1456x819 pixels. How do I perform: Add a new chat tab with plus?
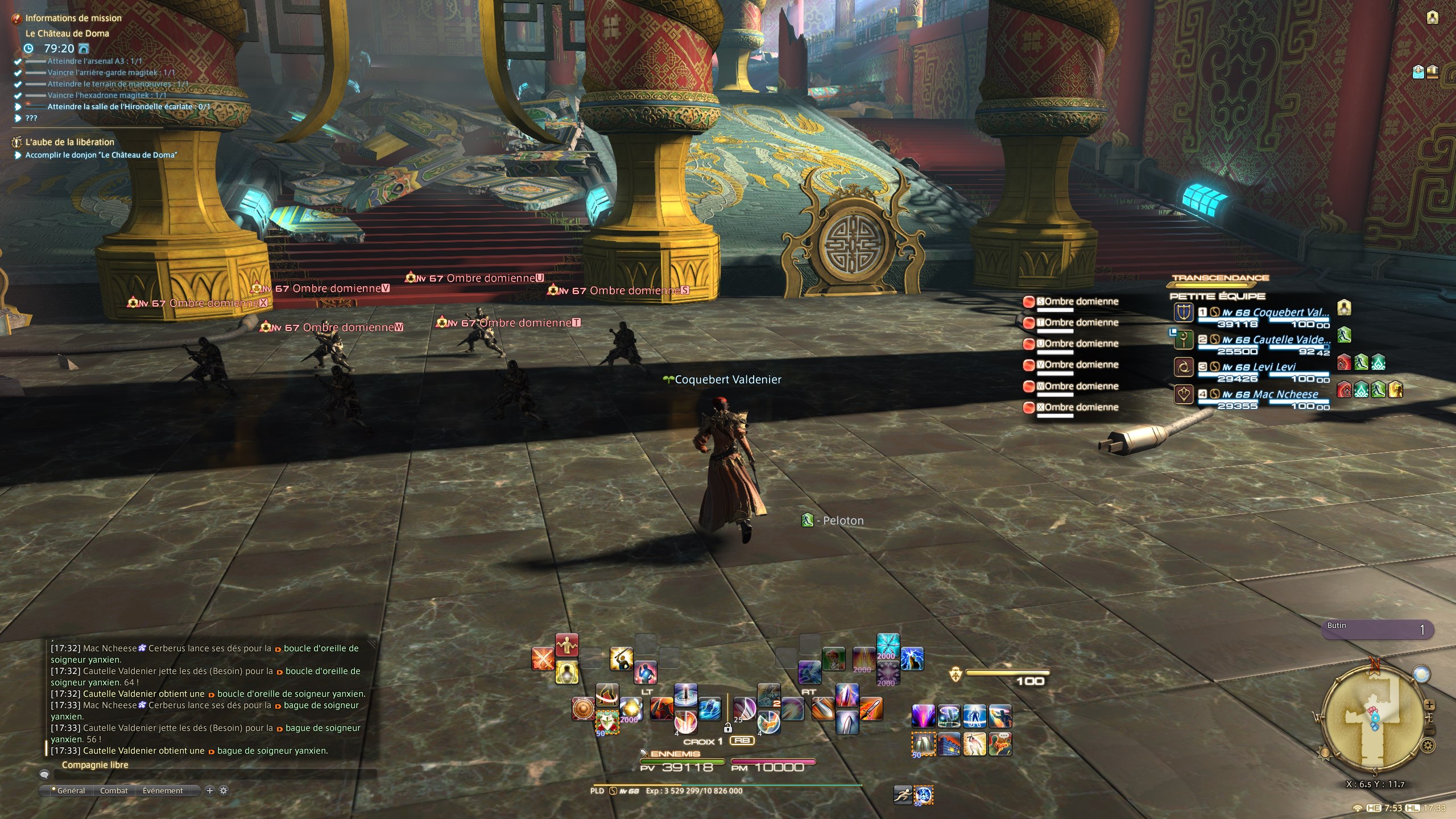[x=210, y=791]
